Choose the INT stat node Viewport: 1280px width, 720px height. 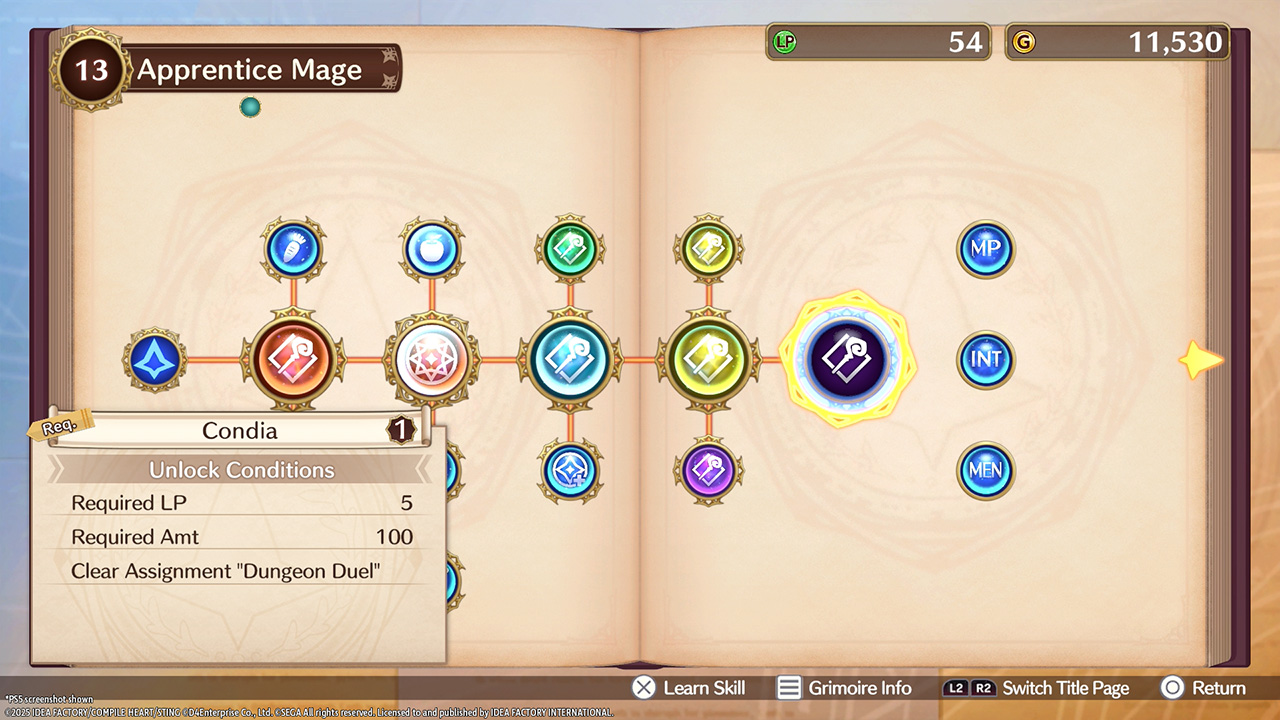tap(986, 360)
